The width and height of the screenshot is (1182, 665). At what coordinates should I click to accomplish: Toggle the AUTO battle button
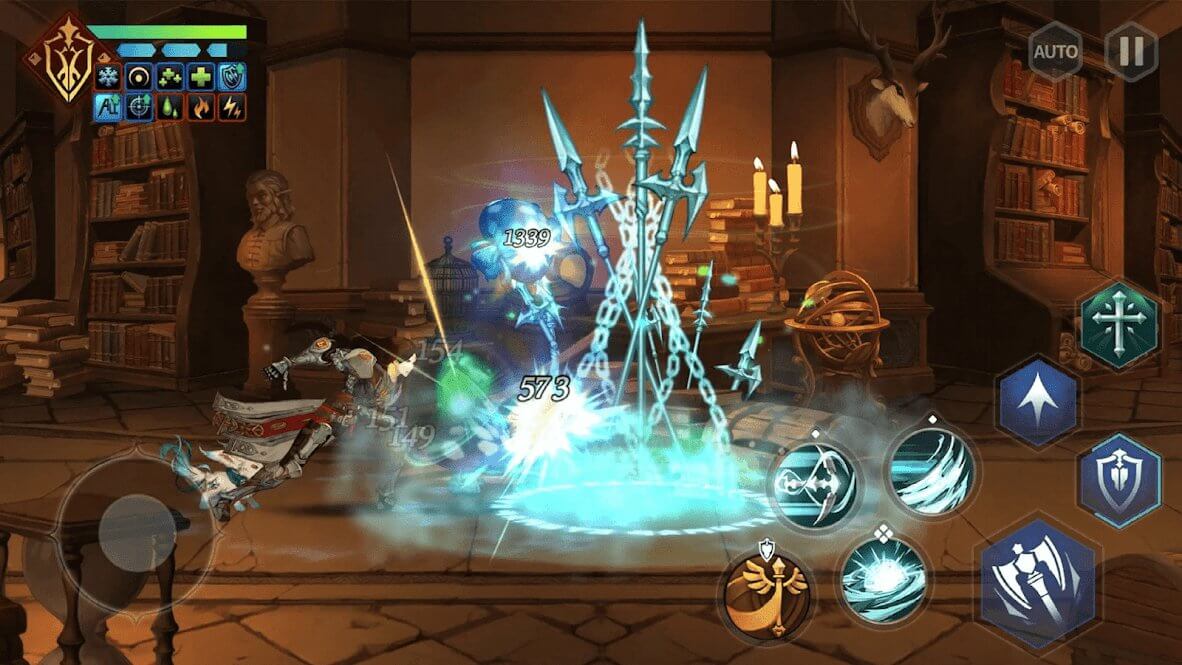point(1056,51)
